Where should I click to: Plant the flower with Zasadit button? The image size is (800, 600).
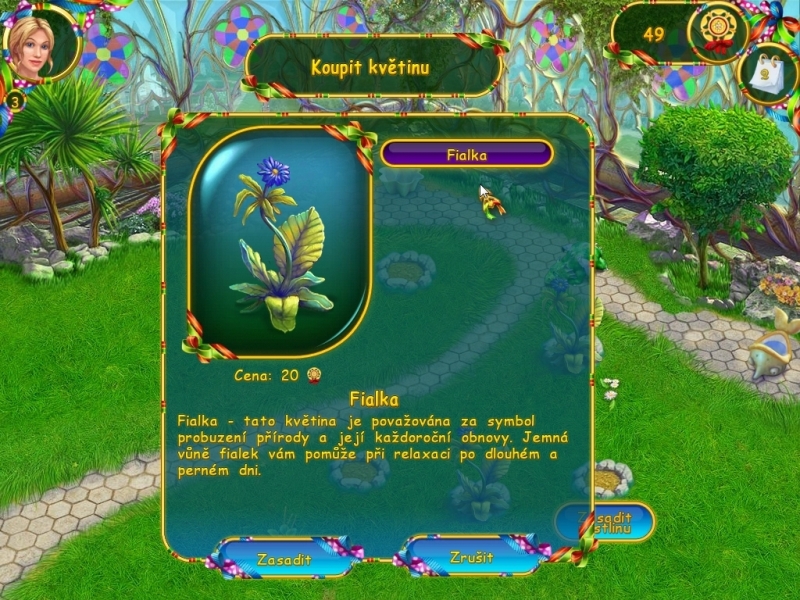pos(283,558)
